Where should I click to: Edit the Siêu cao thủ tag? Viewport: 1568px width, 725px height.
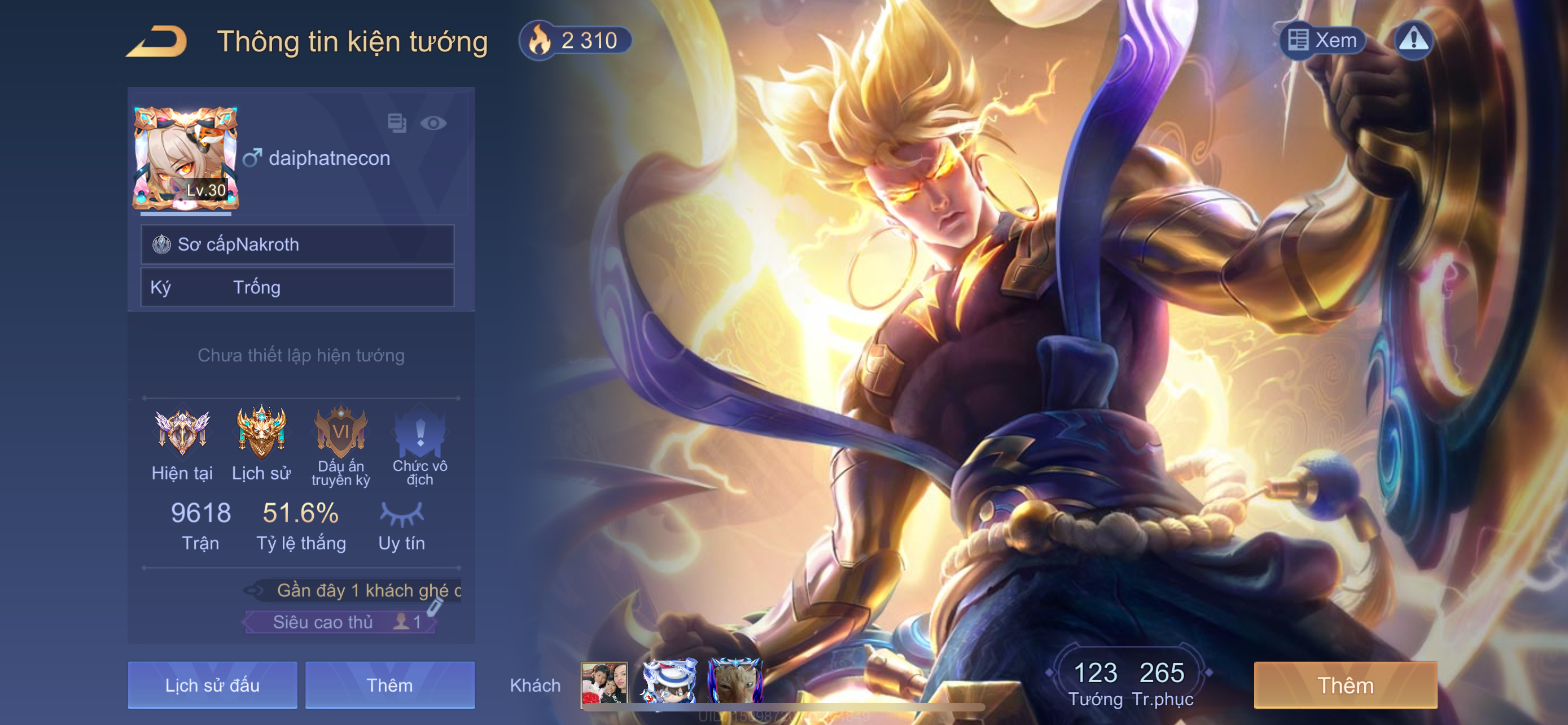pyautogui.click(x=433, y=607)
